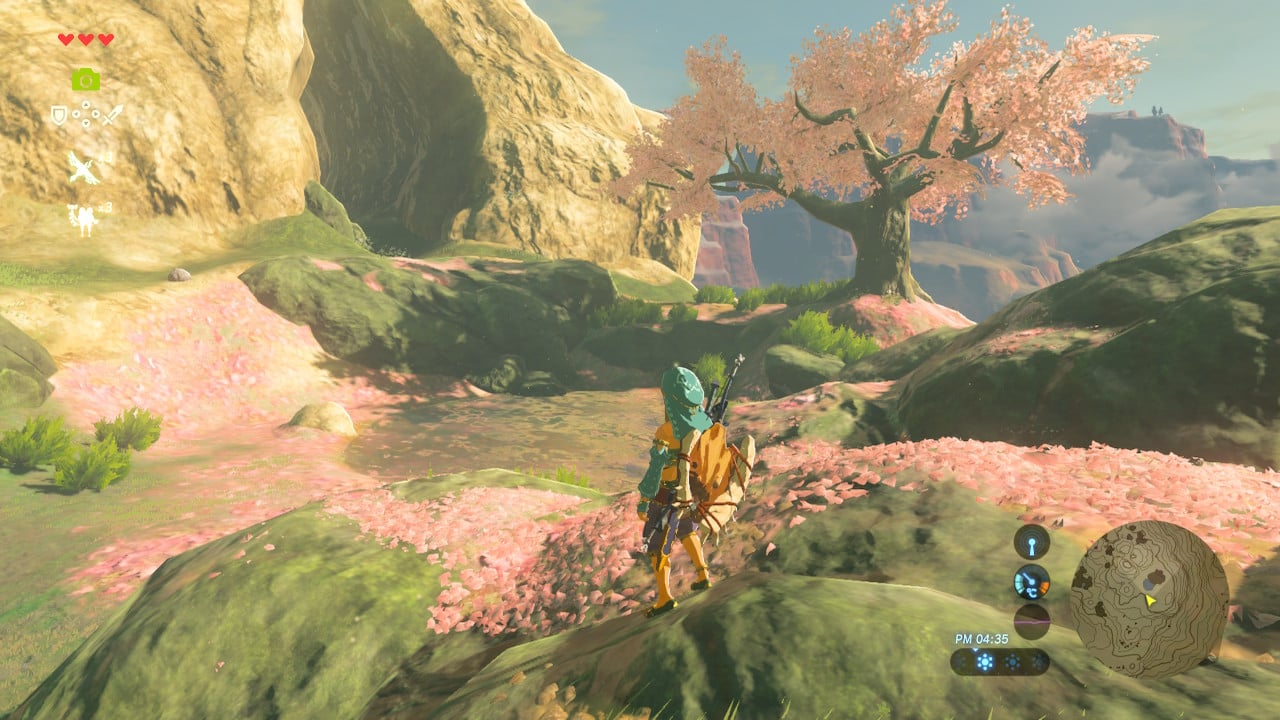Select the green Camera rune icon

click(x=85, y=79)
